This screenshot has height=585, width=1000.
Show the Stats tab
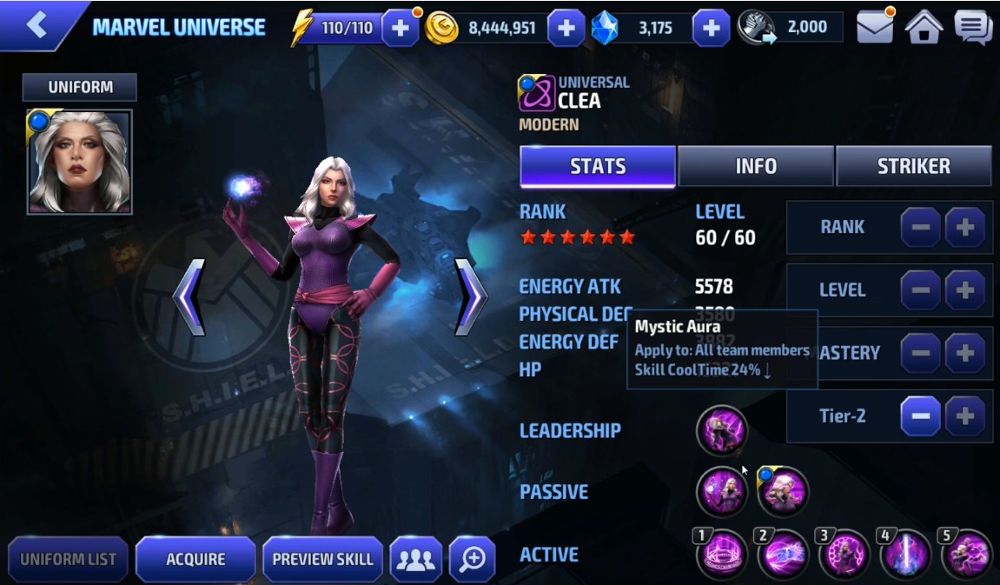[x=598, y=166]
